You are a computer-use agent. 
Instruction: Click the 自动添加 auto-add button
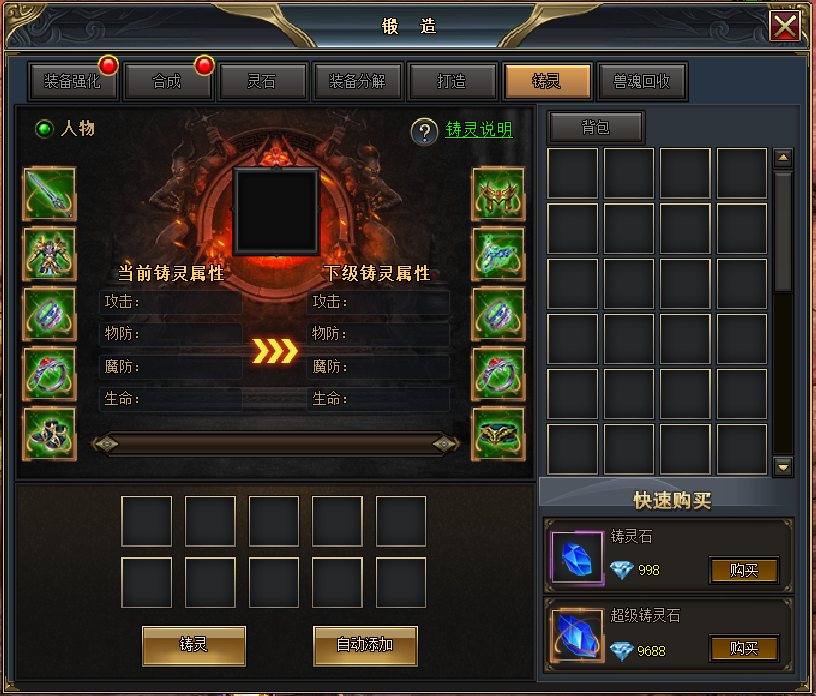[365, 645]
